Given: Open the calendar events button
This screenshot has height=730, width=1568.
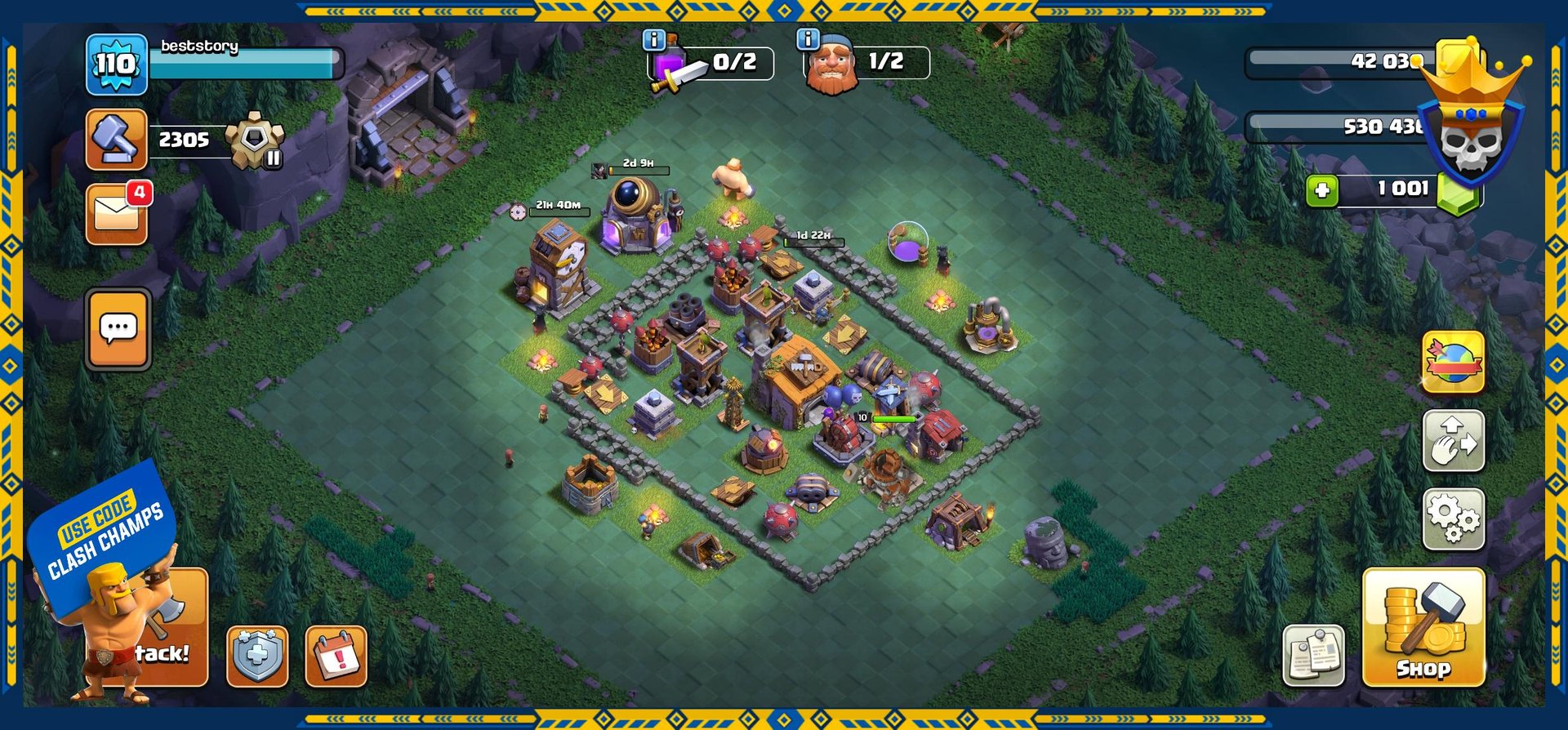Looking at the screenshot, I should point(336,656).
